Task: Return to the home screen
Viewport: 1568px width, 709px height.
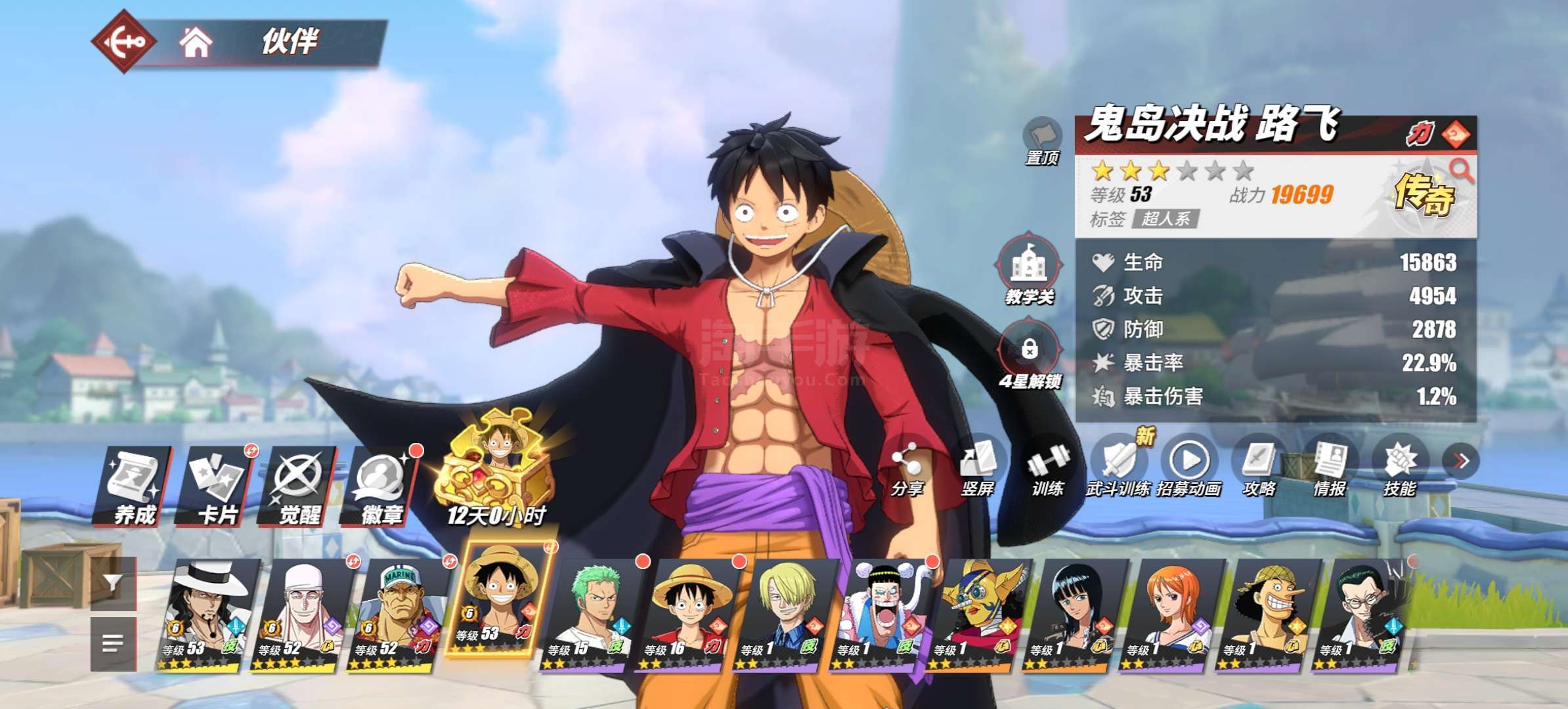Action: tap(196, 43)
